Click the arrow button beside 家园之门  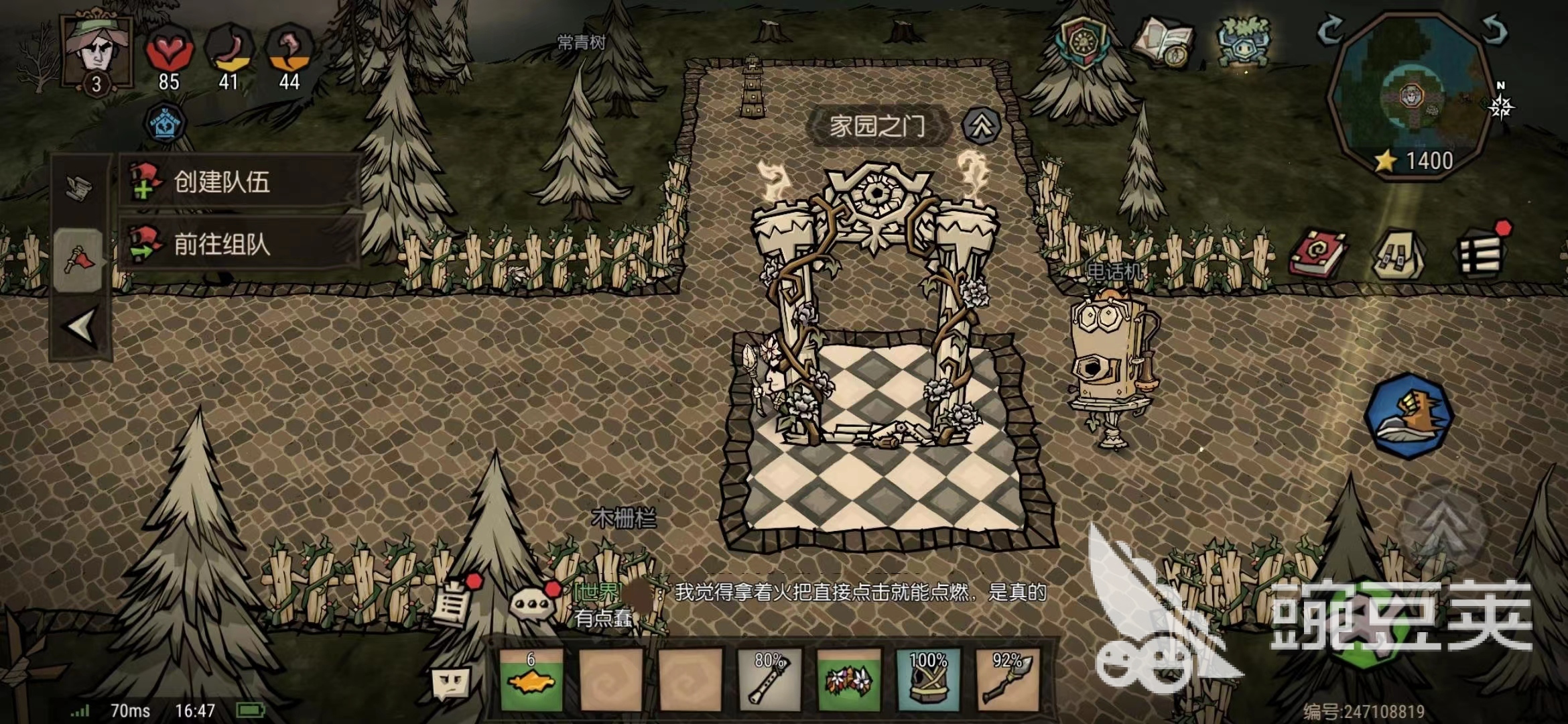(x=981, y=125)
